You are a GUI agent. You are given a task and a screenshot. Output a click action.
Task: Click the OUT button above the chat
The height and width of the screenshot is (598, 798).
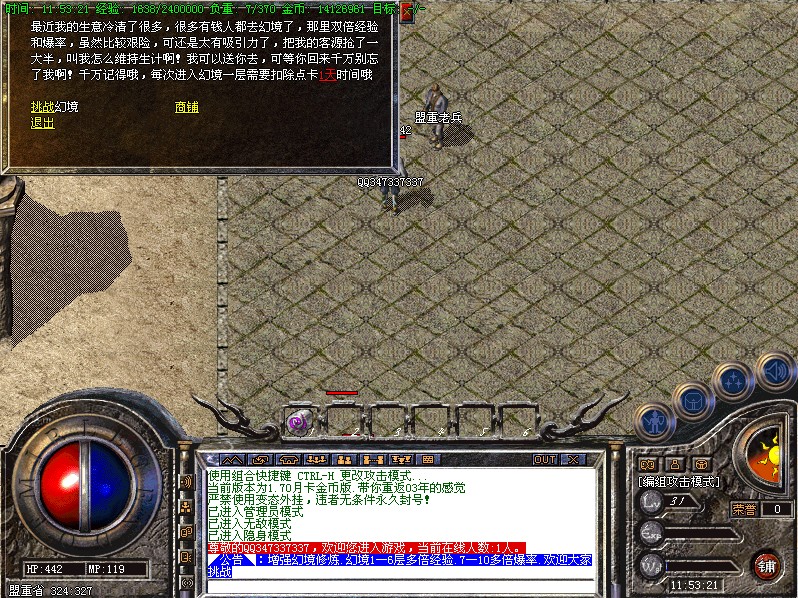544,459
